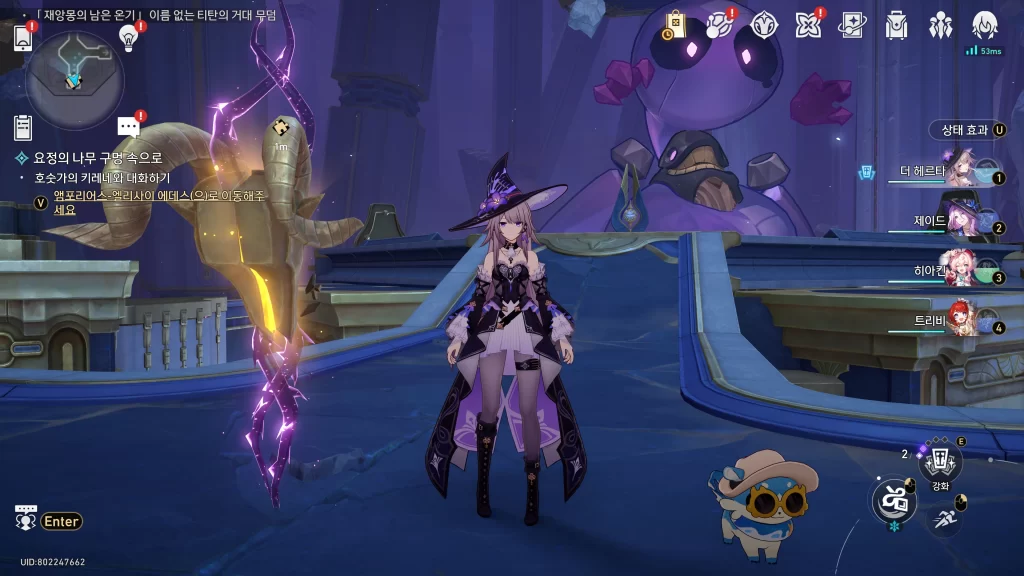Open the team setup icon
This screenshot has height=576, width=1024.
coord(940,25)
